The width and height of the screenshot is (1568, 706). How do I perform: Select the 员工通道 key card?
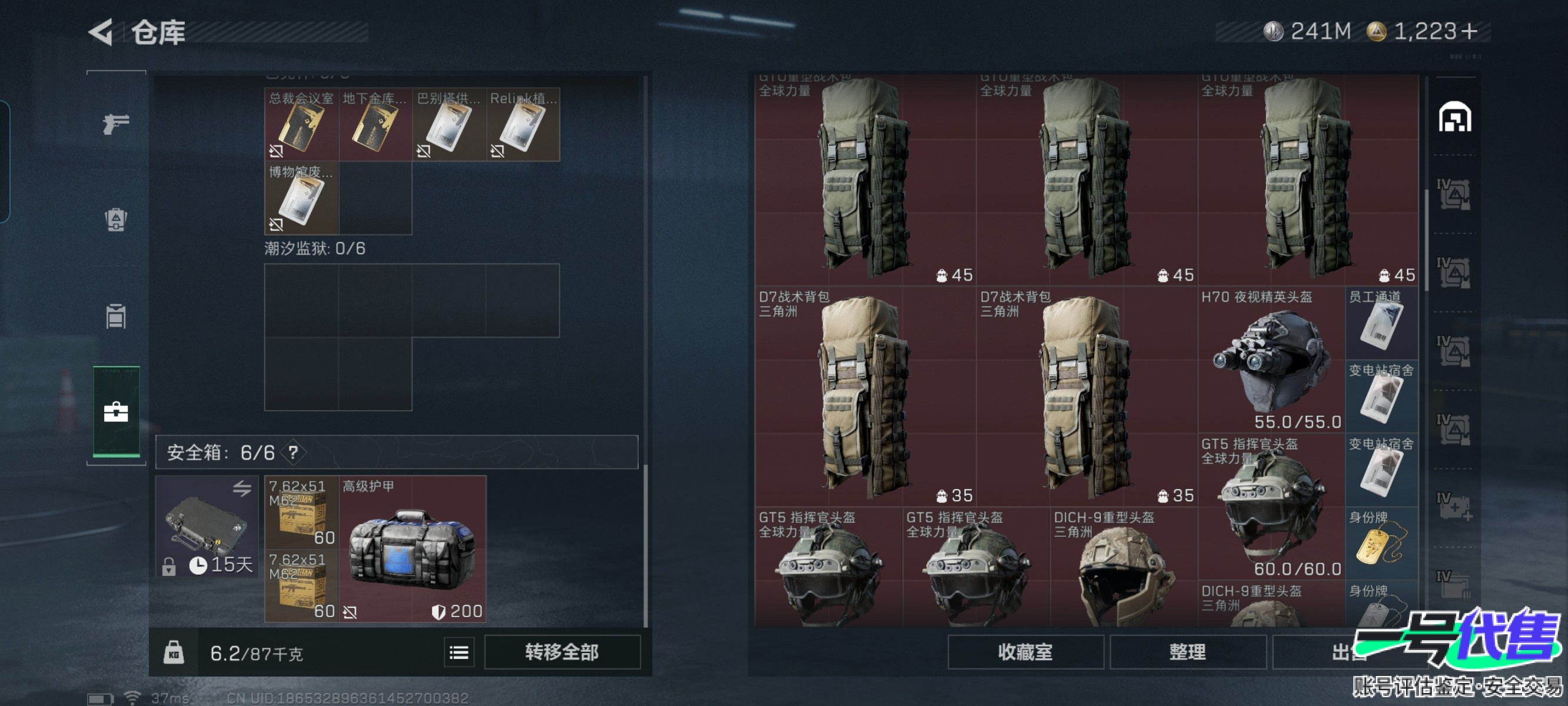coord(1380,324)
